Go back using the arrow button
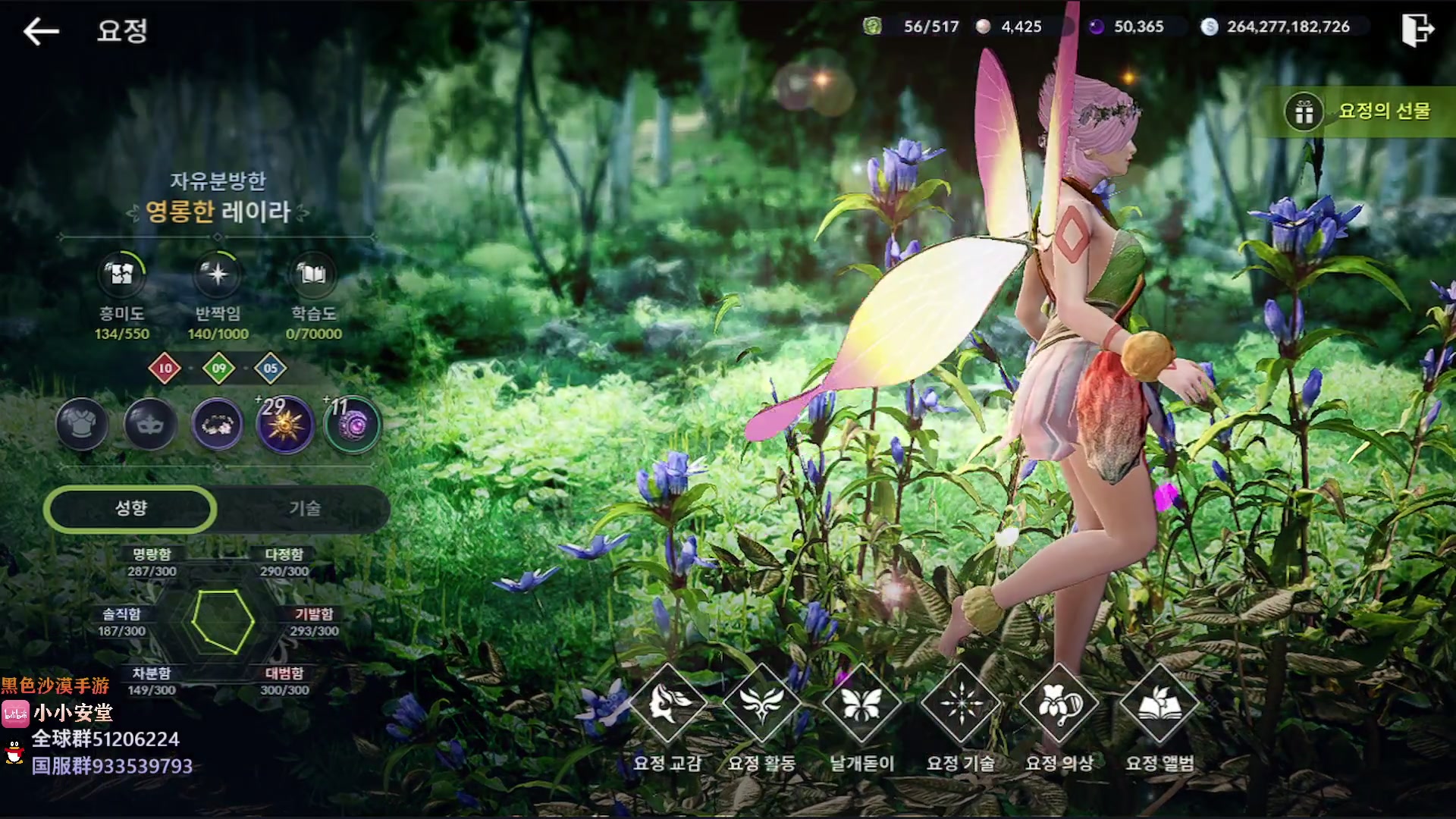The height and width of the screenshot is (819, 1456). [x=41, y=31]
